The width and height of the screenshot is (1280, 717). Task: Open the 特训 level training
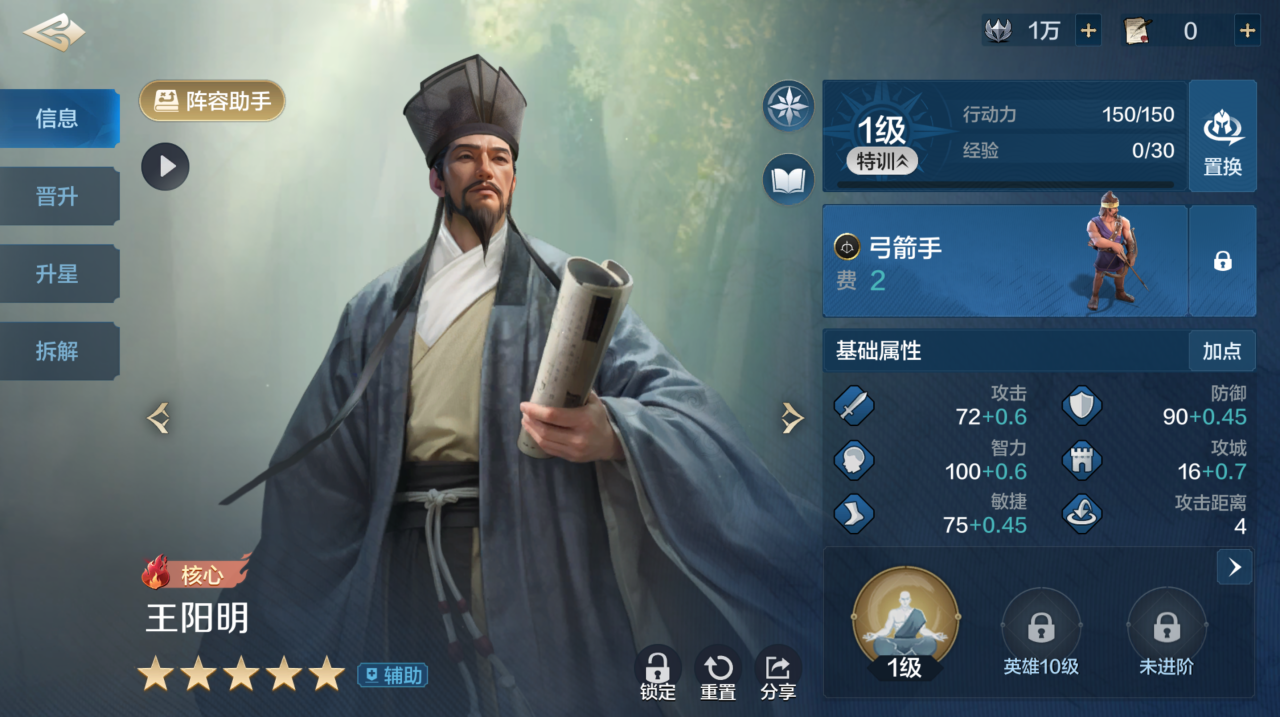tap(881, 161)
